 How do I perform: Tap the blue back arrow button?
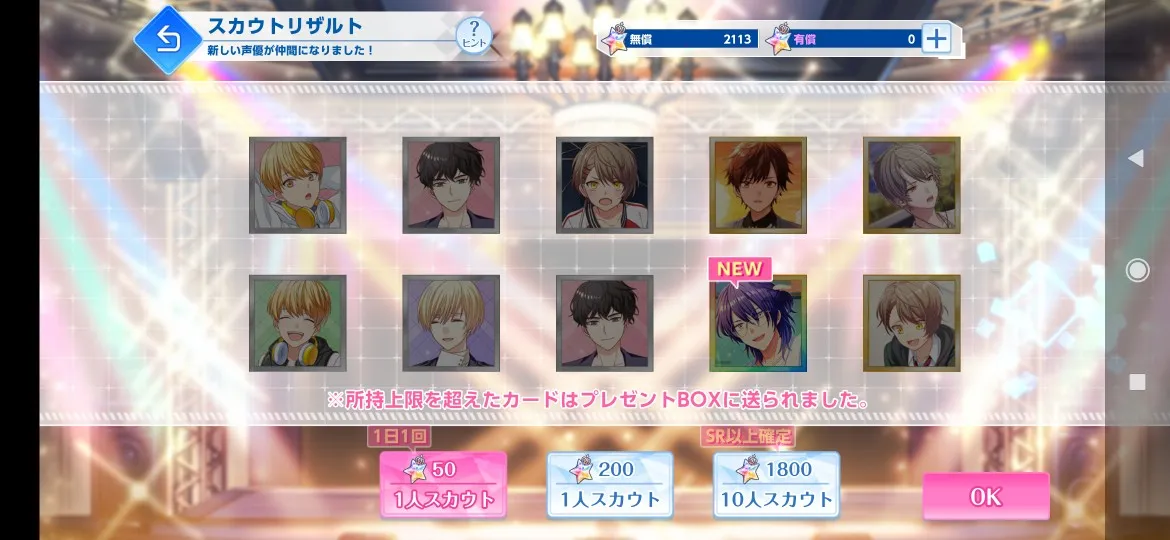point(168,40)
